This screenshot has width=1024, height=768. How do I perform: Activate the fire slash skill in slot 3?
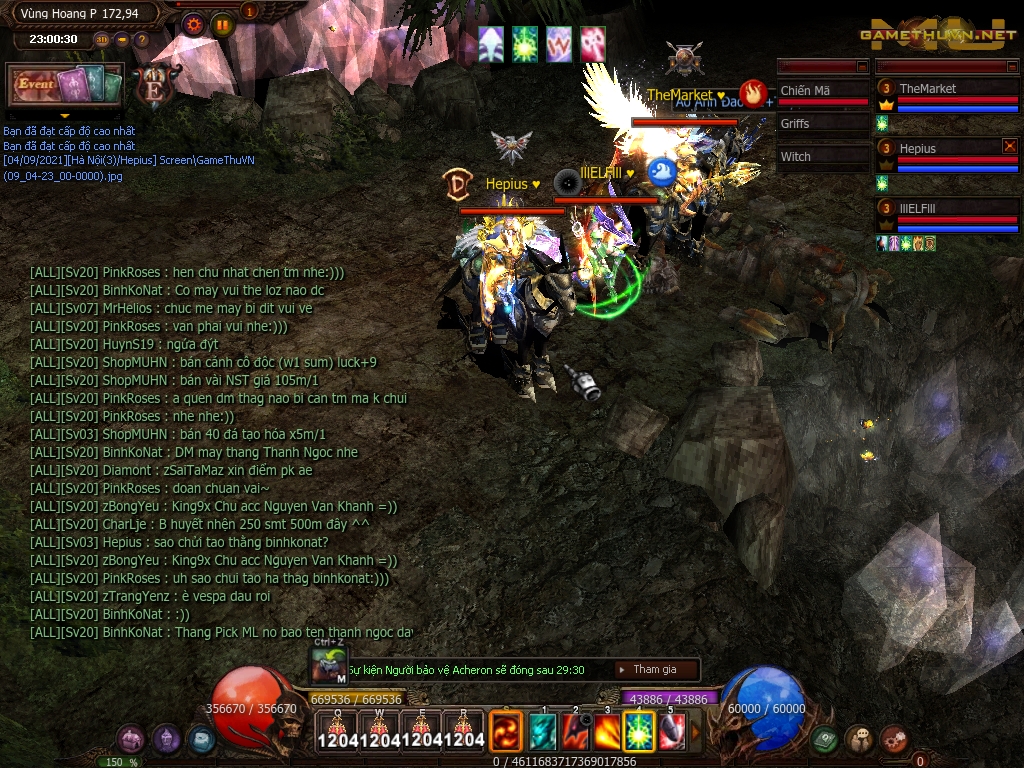[x=607, y=732]
